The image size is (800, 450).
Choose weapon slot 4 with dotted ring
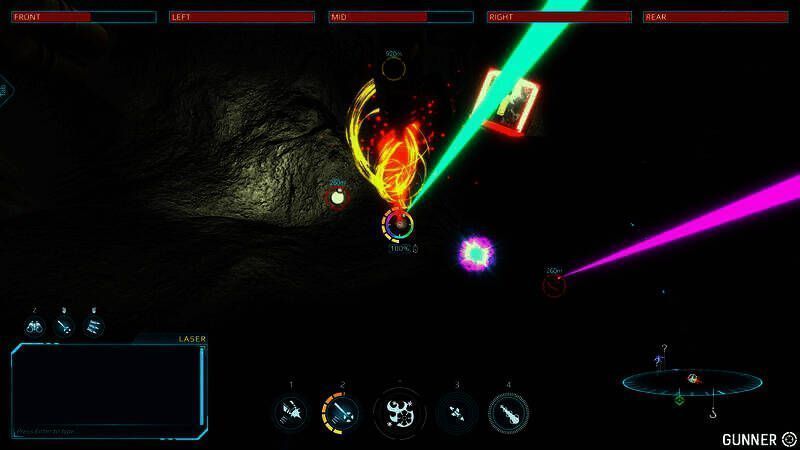coord(508,411)
